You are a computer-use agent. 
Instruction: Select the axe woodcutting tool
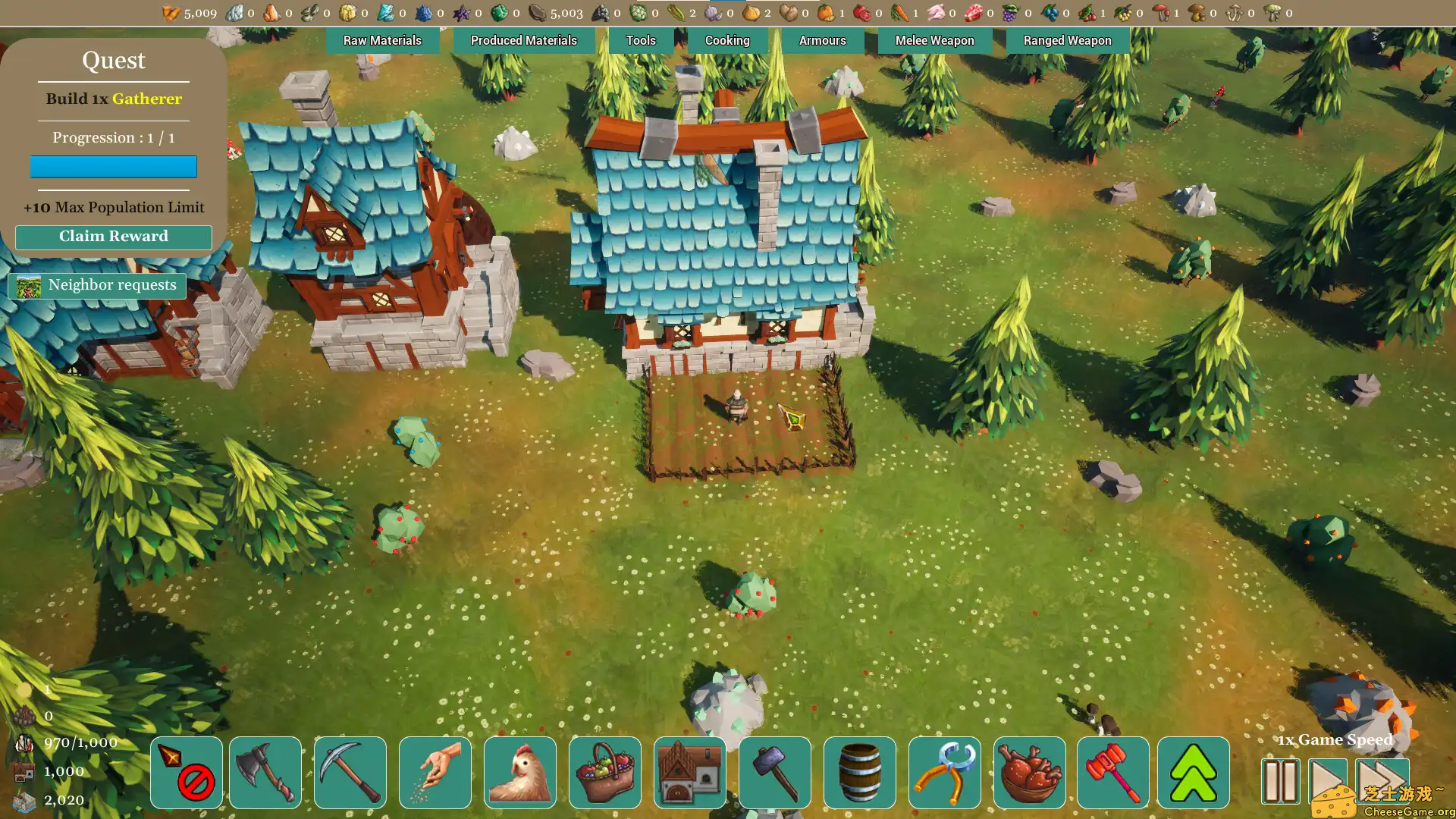[x=264, y=772]
